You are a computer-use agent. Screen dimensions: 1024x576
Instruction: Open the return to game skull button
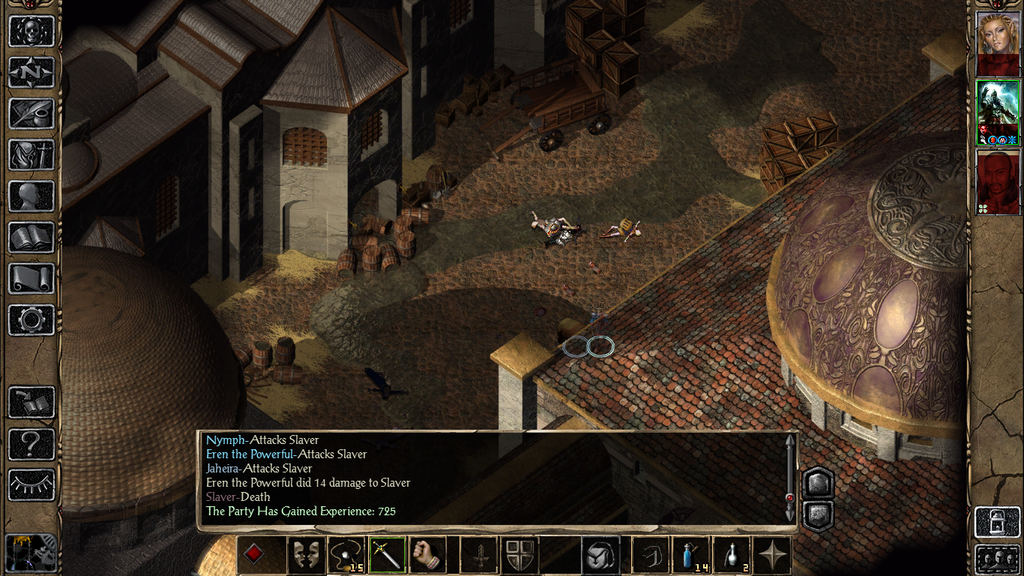tap(31, 30)
